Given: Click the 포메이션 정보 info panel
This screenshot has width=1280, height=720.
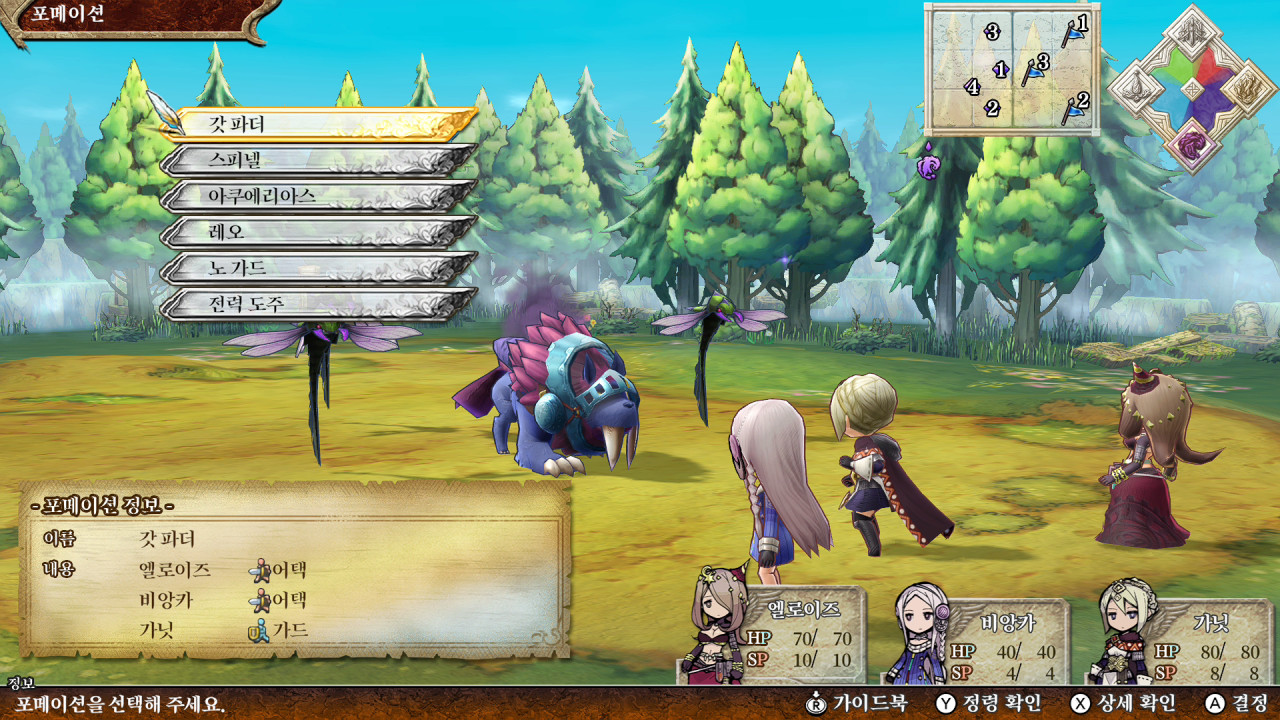Looking at the screenshot, I should [295, 570].
